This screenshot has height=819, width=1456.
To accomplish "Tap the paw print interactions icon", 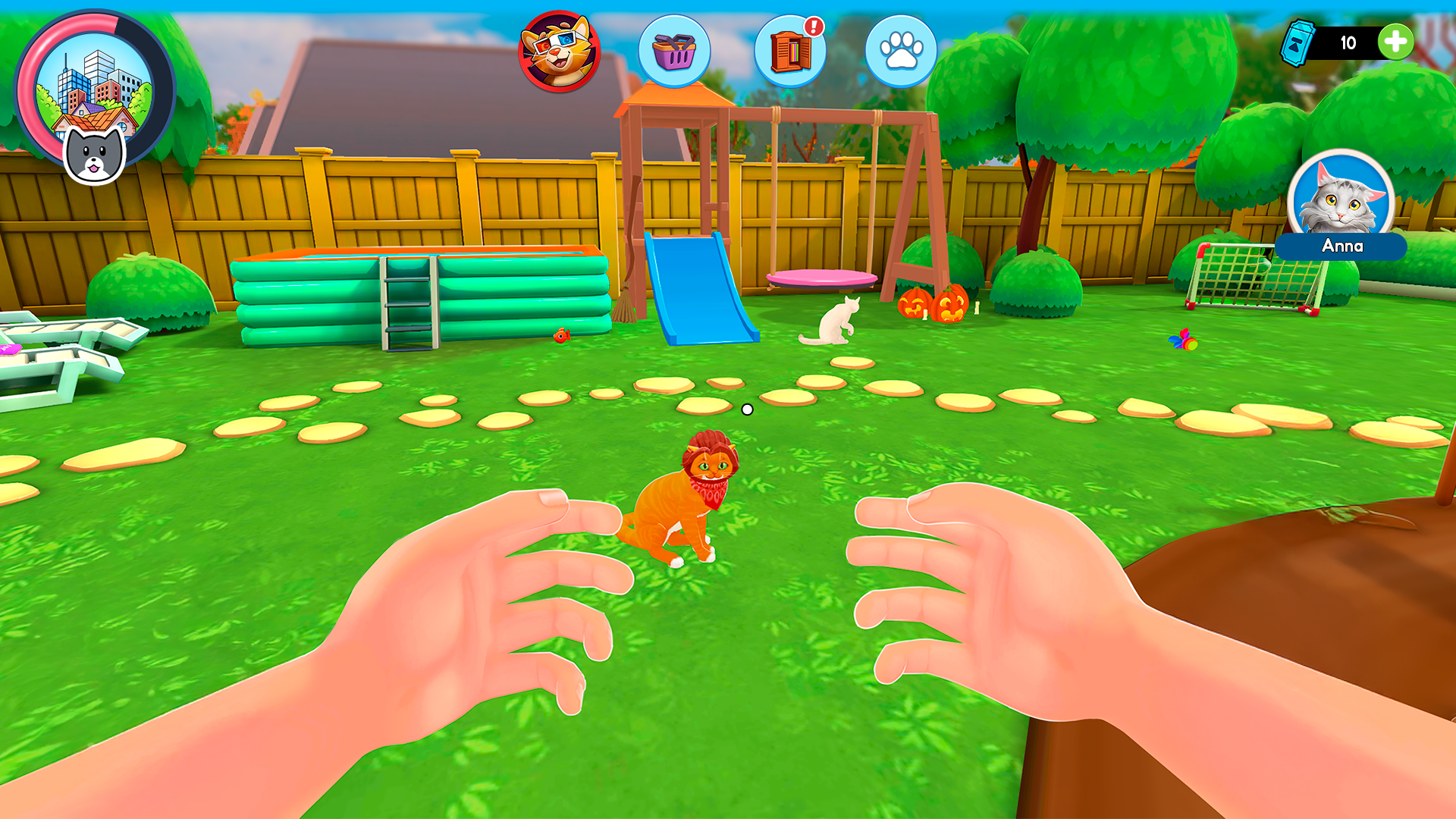I will point(901,49).
